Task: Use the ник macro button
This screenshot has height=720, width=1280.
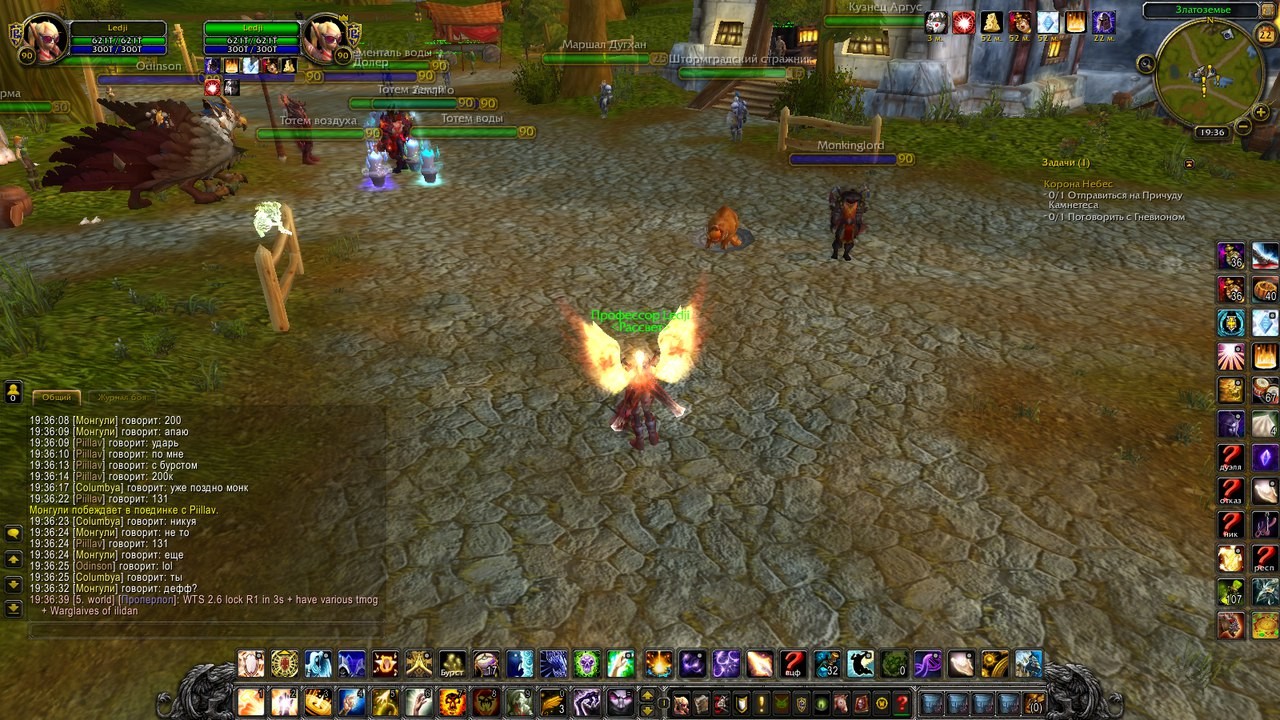Action: pos(1231,525)
